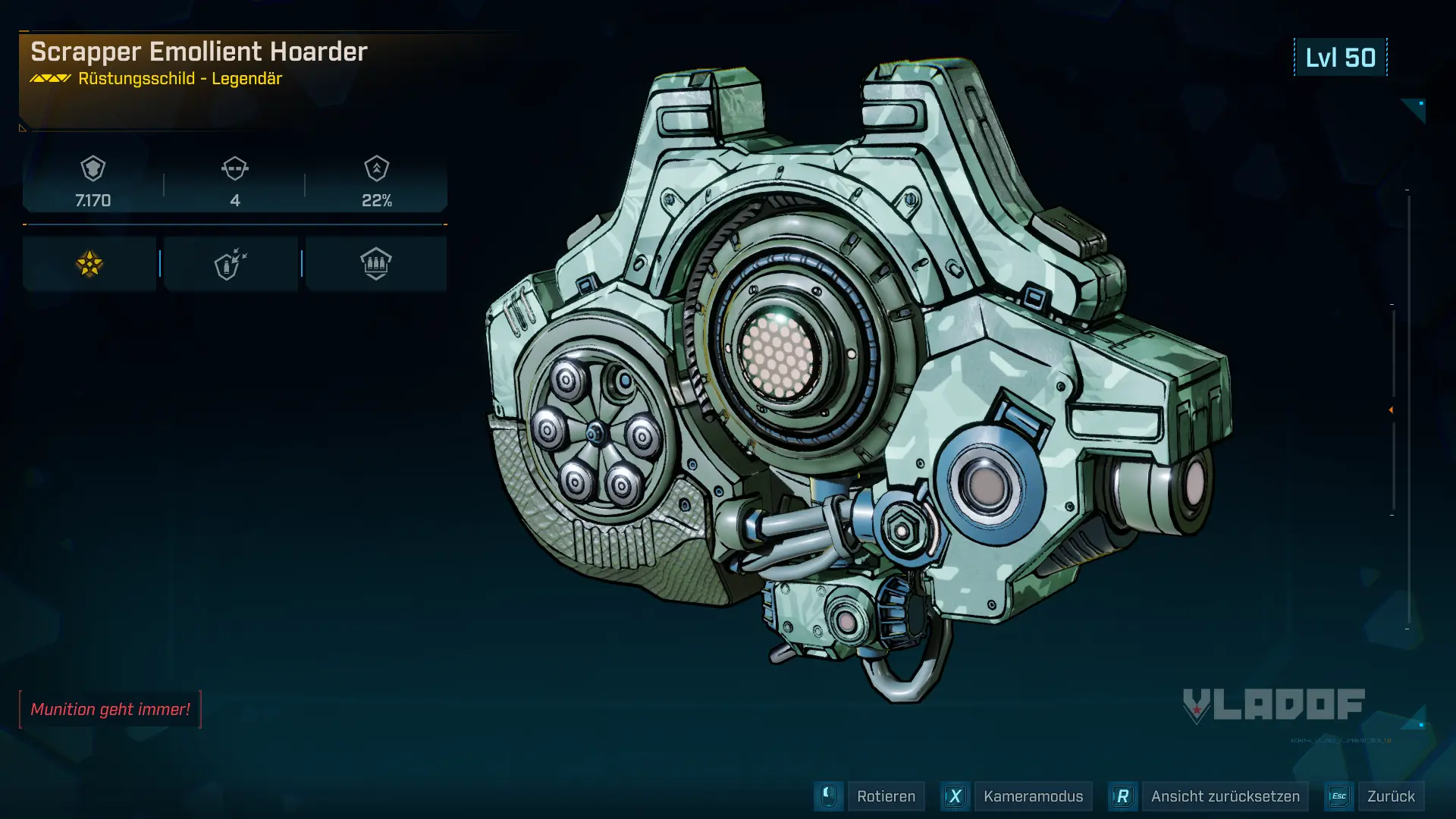Select the gold star legendary perk icon
The width and height of the screenshot is (1456, 819).
(x=89, y=264)
